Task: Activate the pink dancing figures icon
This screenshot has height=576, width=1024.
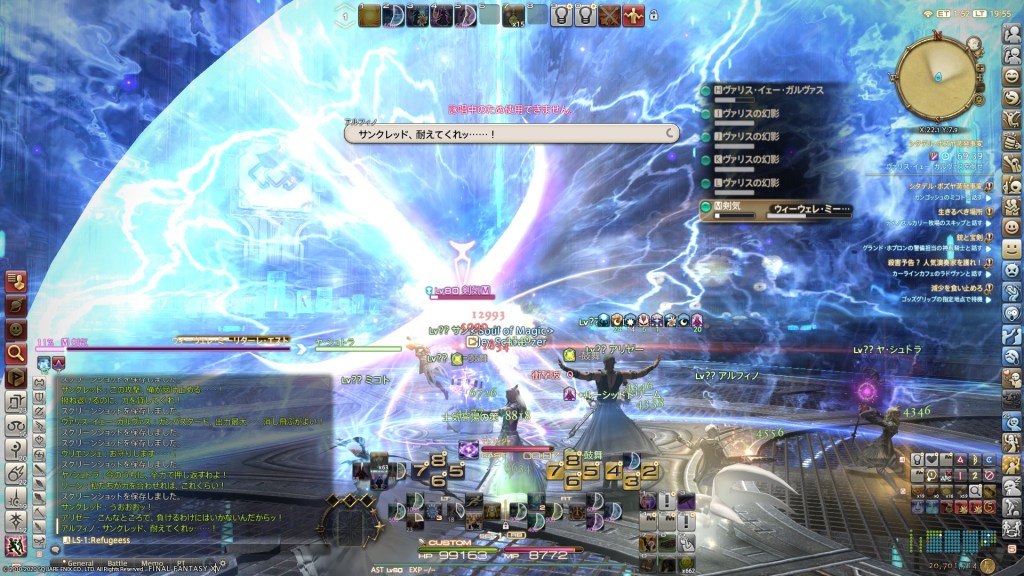Action: coord(15,546)
